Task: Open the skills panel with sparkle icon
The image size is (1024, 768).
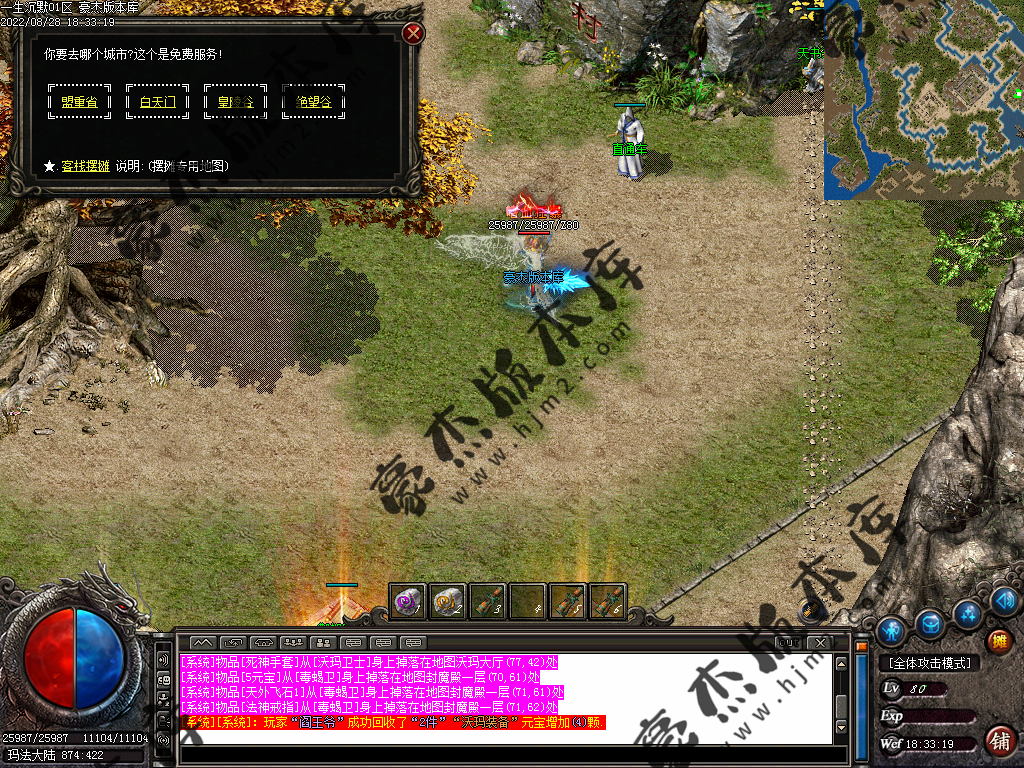Action: [x=966, y=612]
